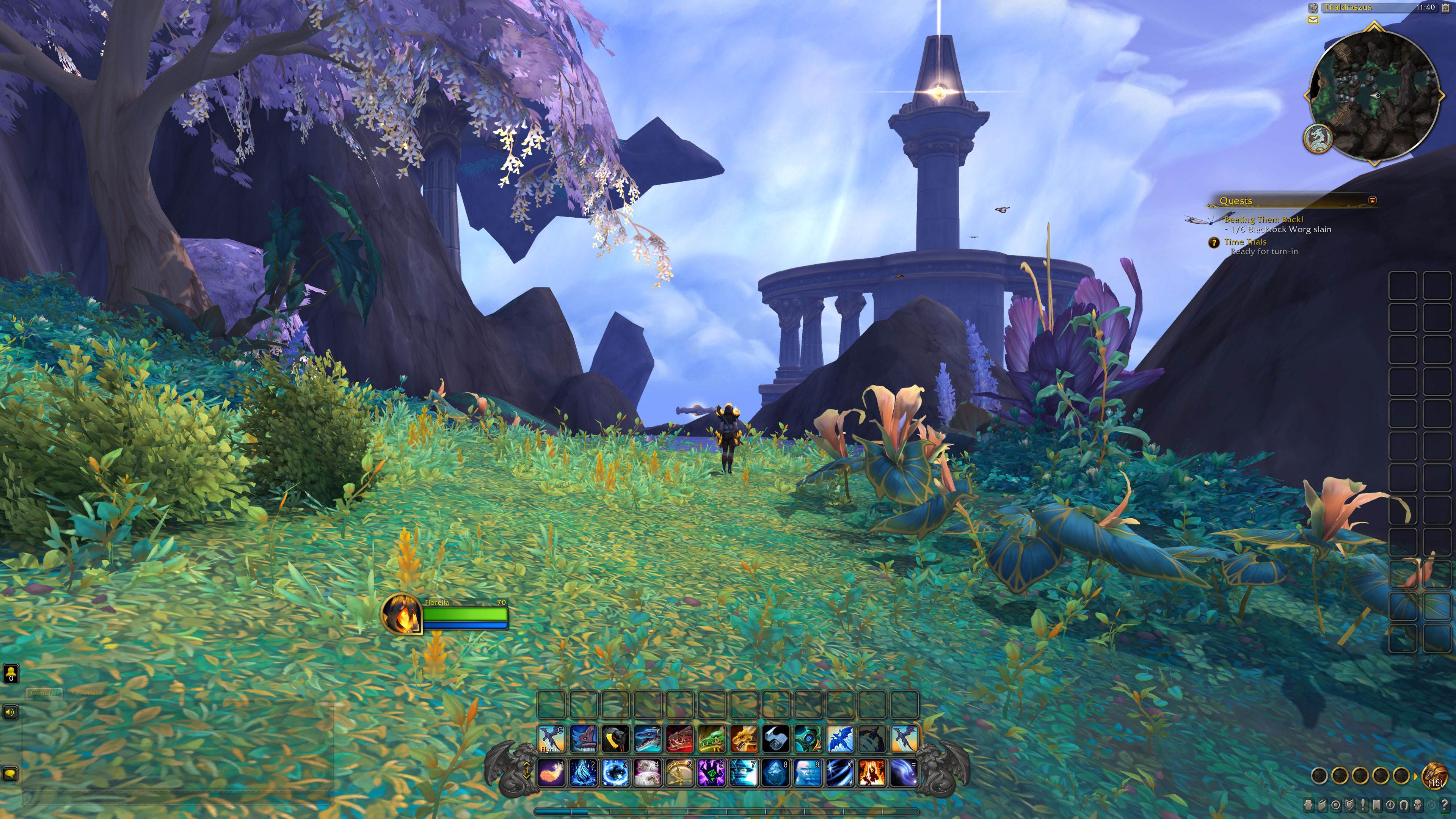Screen dimensions: 1456x819
Task: Open the calendar button beside the clock
Action: coord(1446,8)
